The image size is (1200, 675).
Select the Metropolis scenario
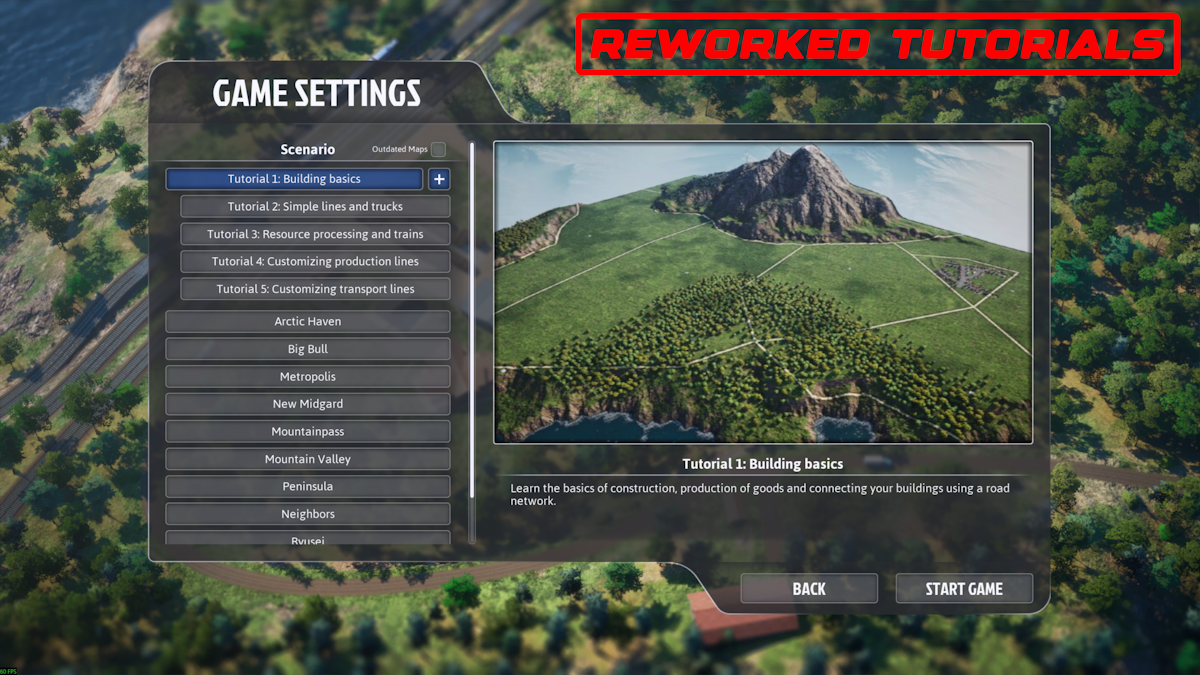308,377
